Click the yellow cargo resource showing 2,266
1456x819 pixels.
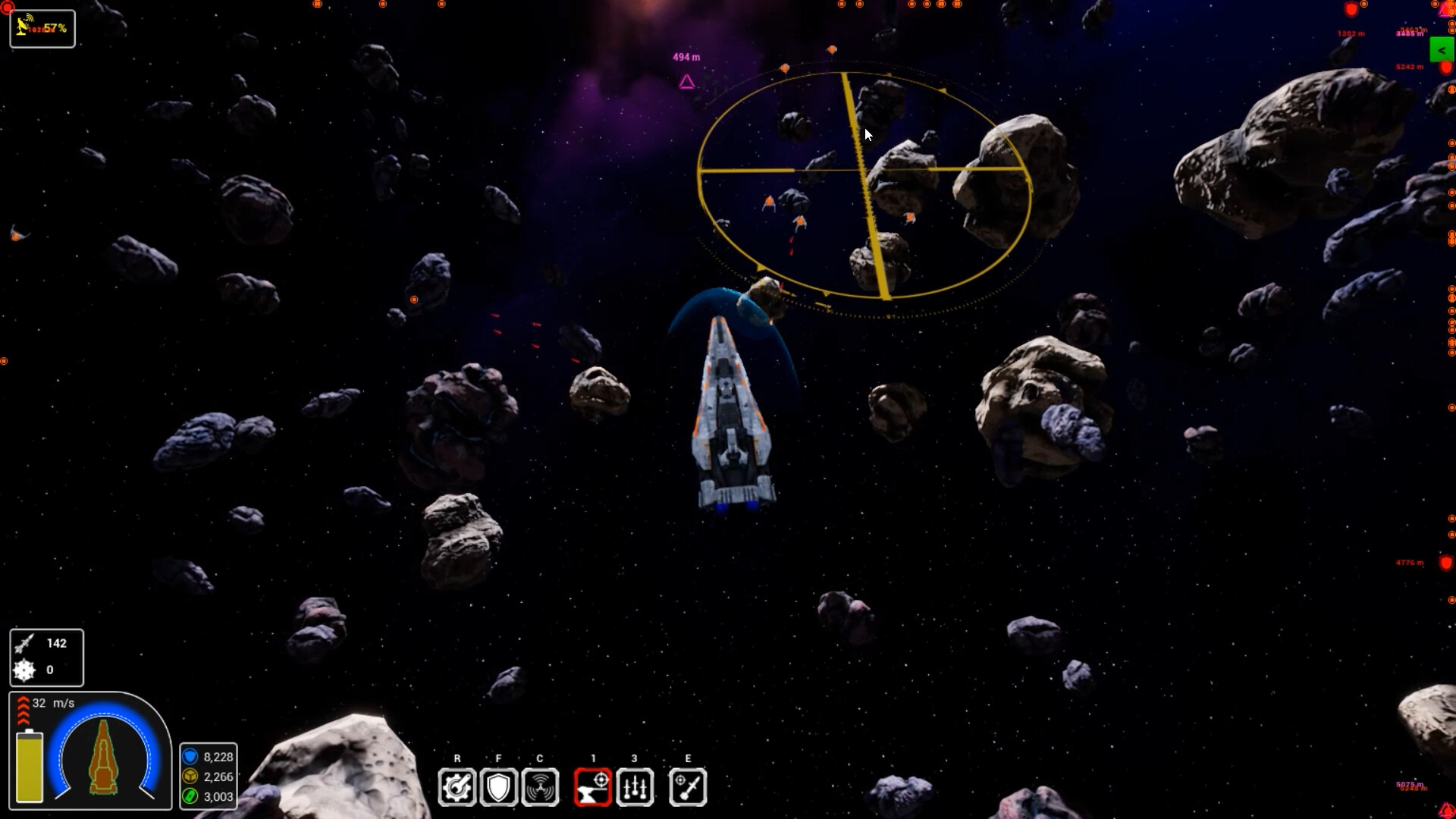coord(209,777)
